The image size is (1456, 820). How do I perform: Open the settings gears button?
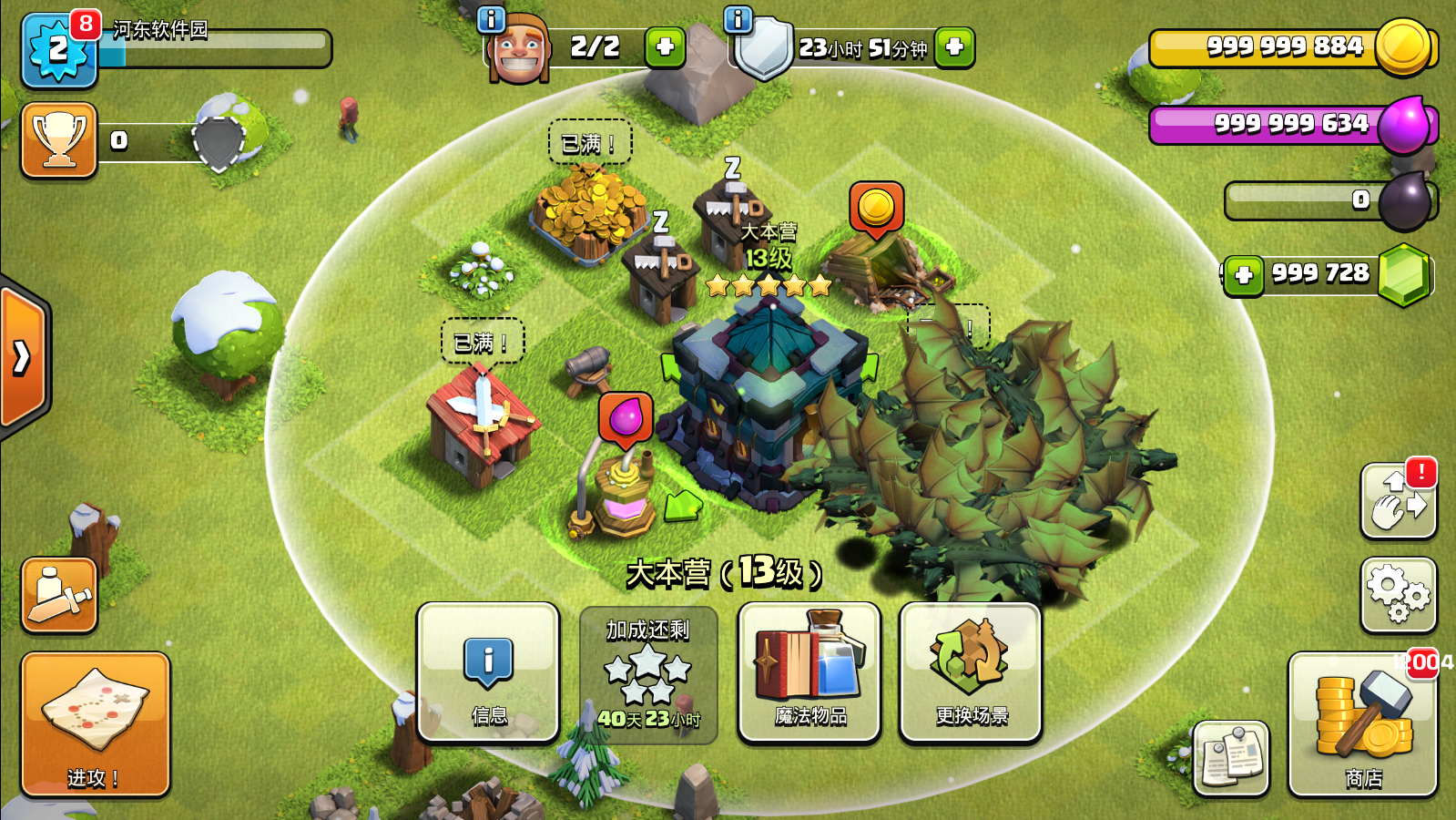pyautogui.click(x=1398, y=594)
